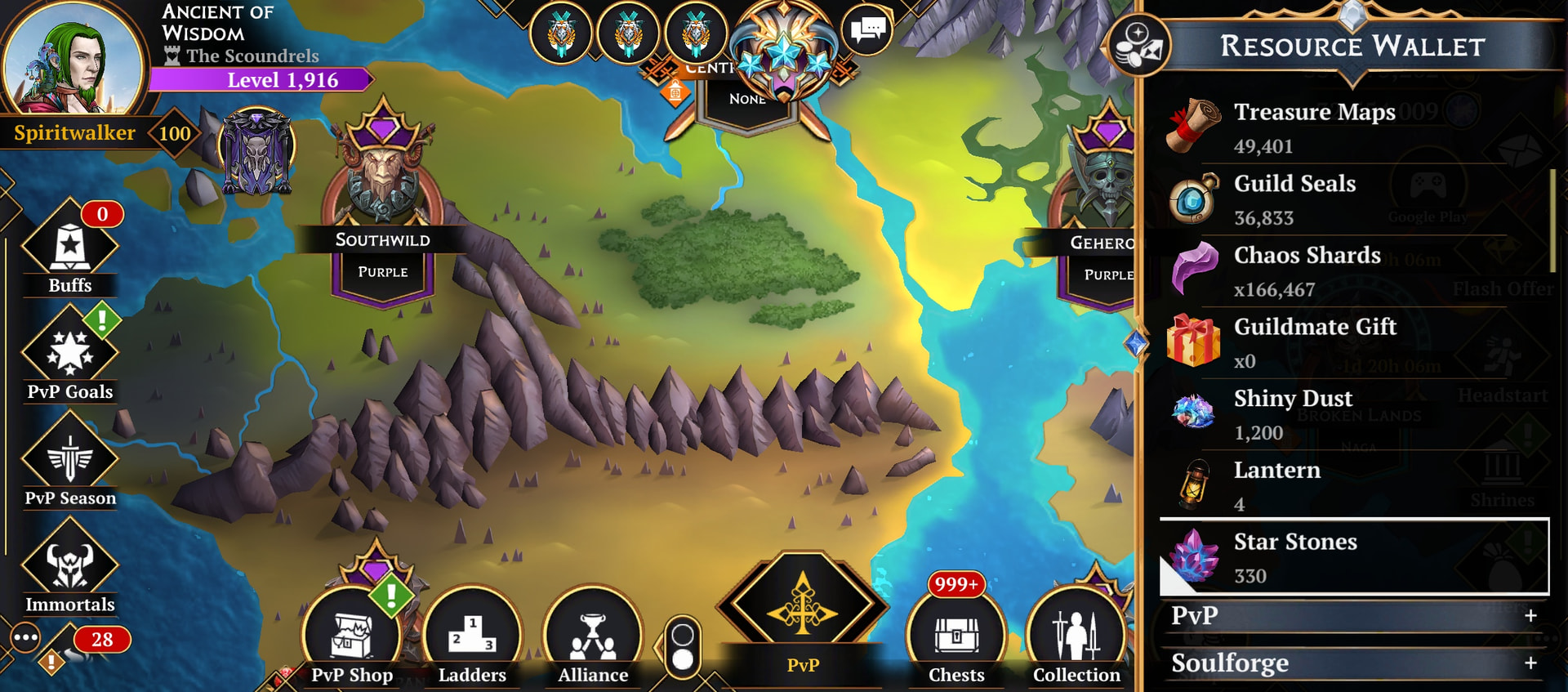Open the three-dots more options button
This screenshot has width=1568, height=692.
pos(25,637)
